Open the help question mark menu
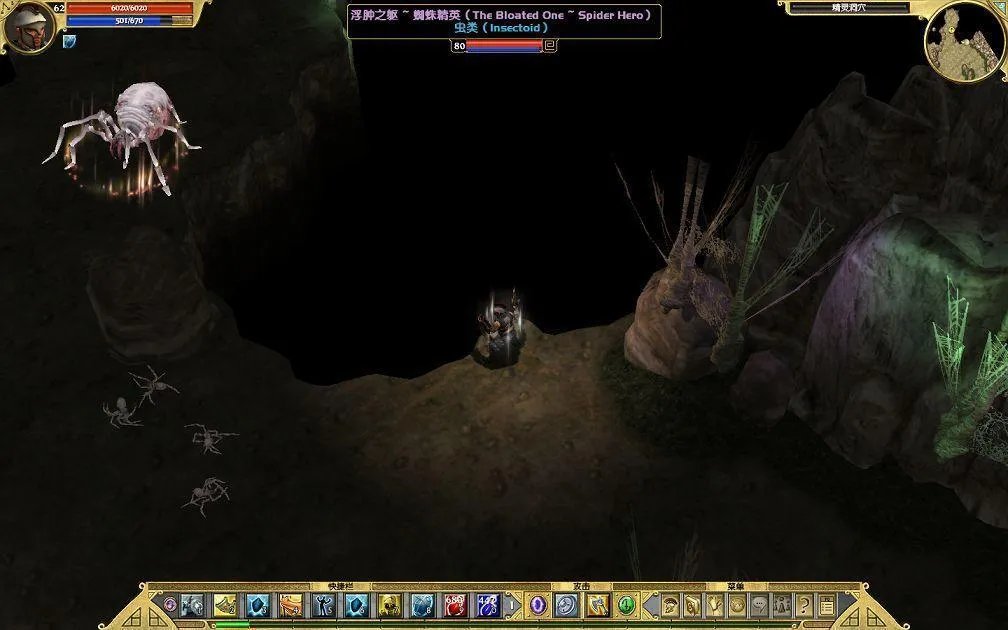 [x=804, y=605]
